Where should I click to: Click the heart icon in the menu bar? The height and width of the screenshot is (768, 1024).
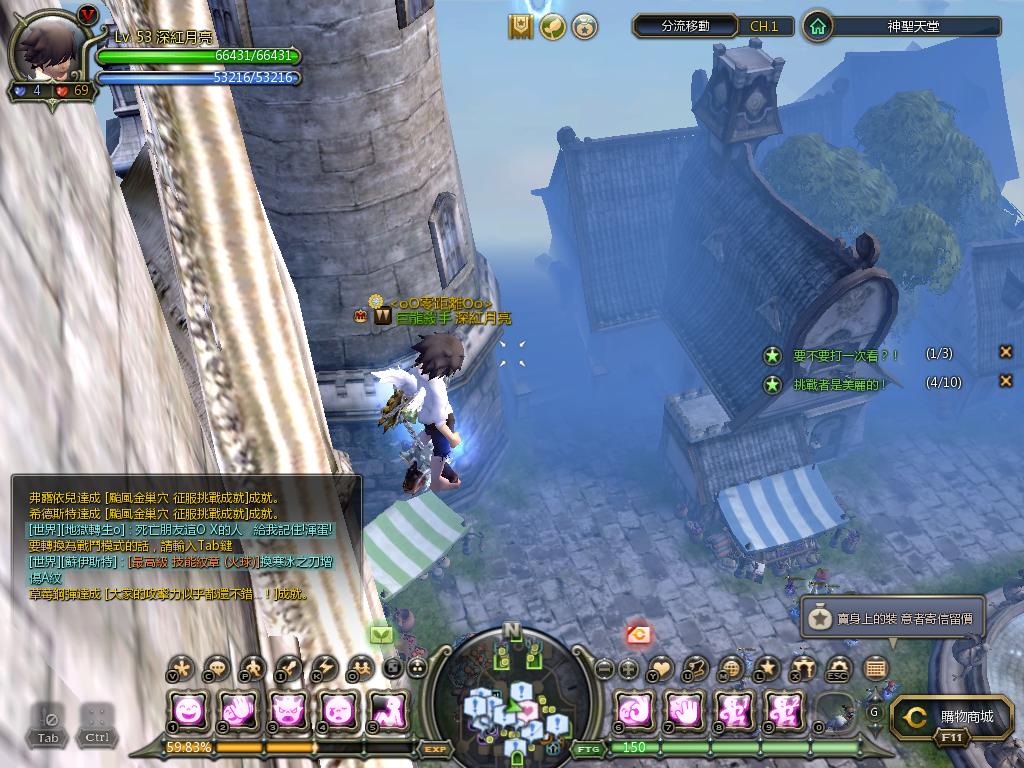pyautogui.click(x=660, y=668)
